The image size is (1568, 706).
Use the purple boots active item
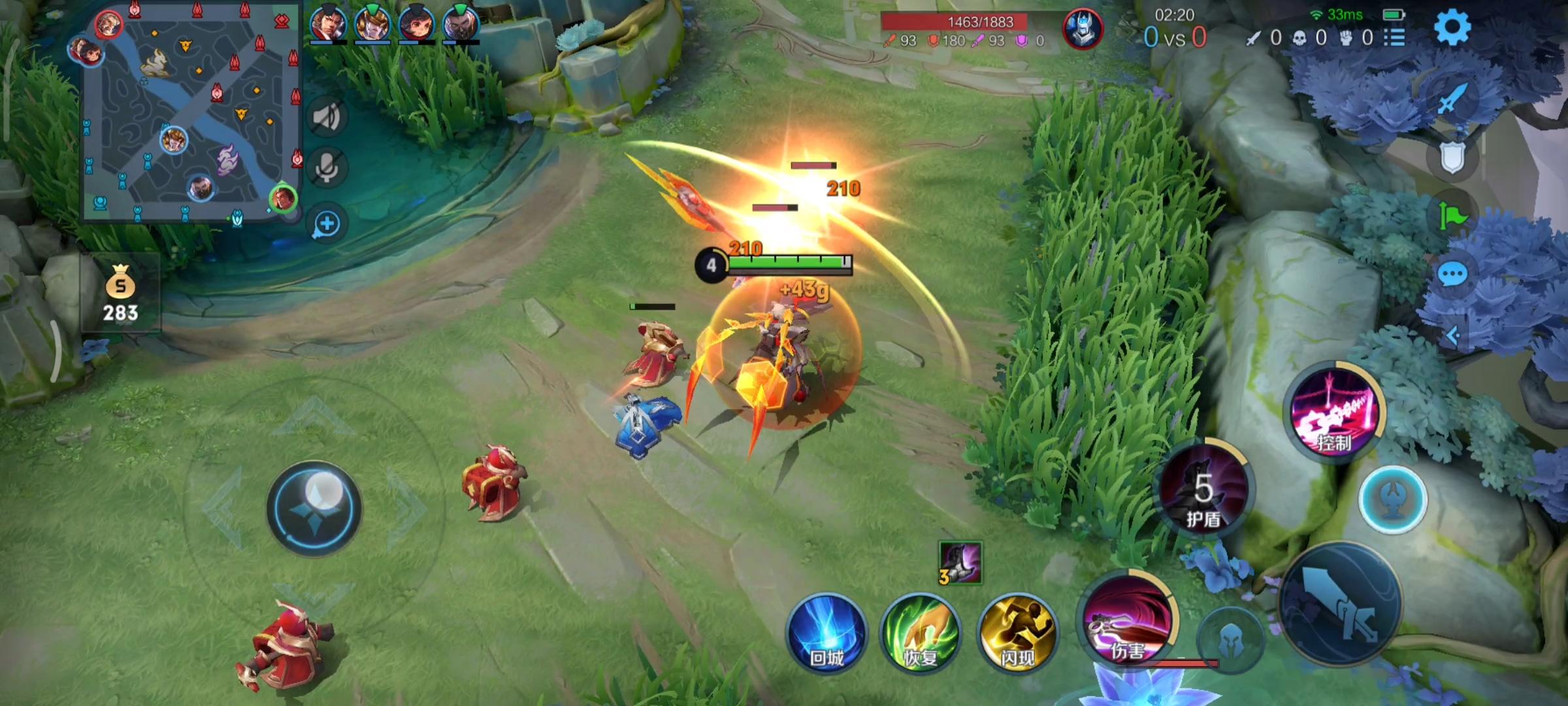[960, 562]
